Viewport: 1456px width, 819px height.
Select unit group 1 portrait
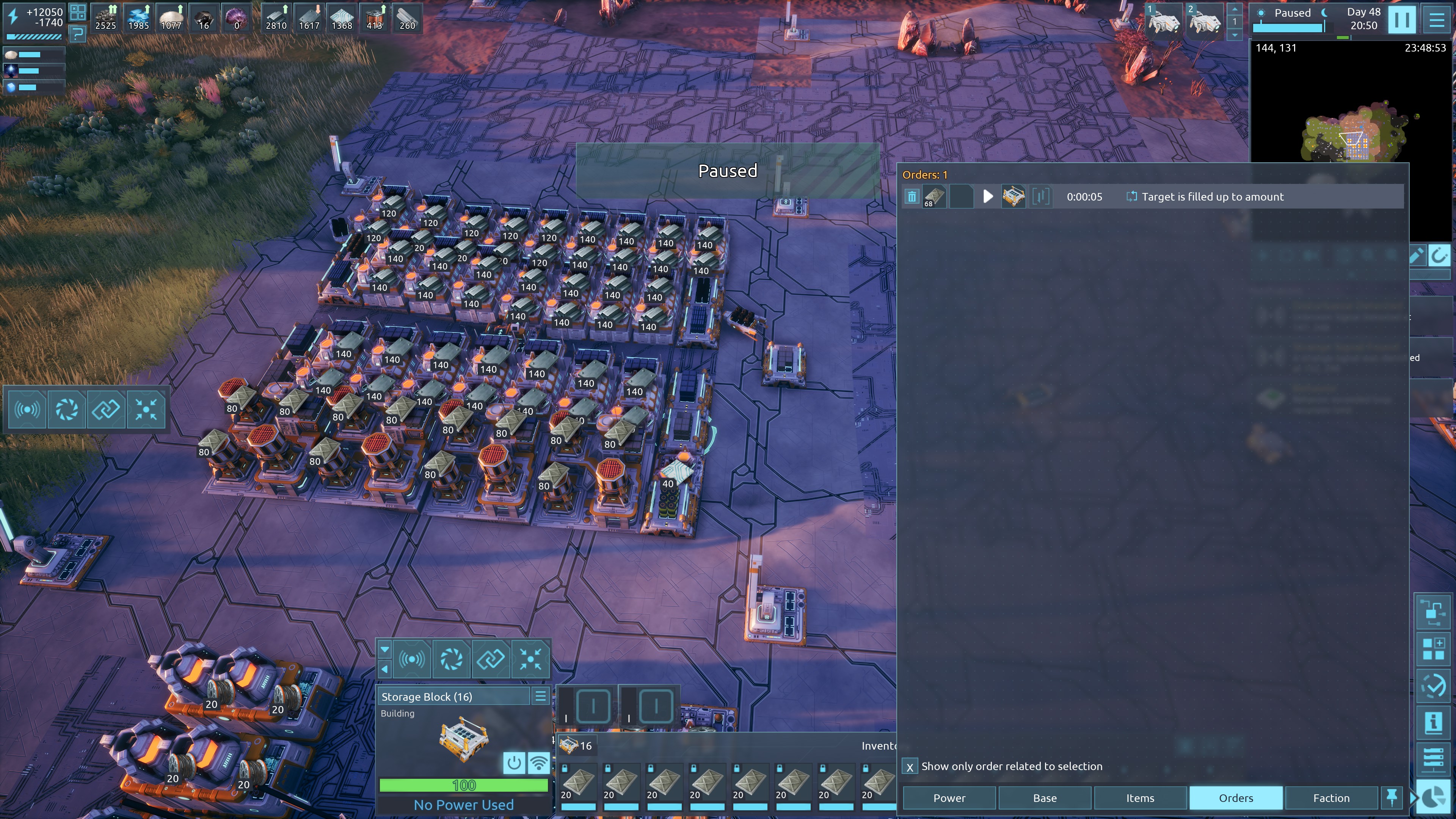click(x=1163, y=20)
